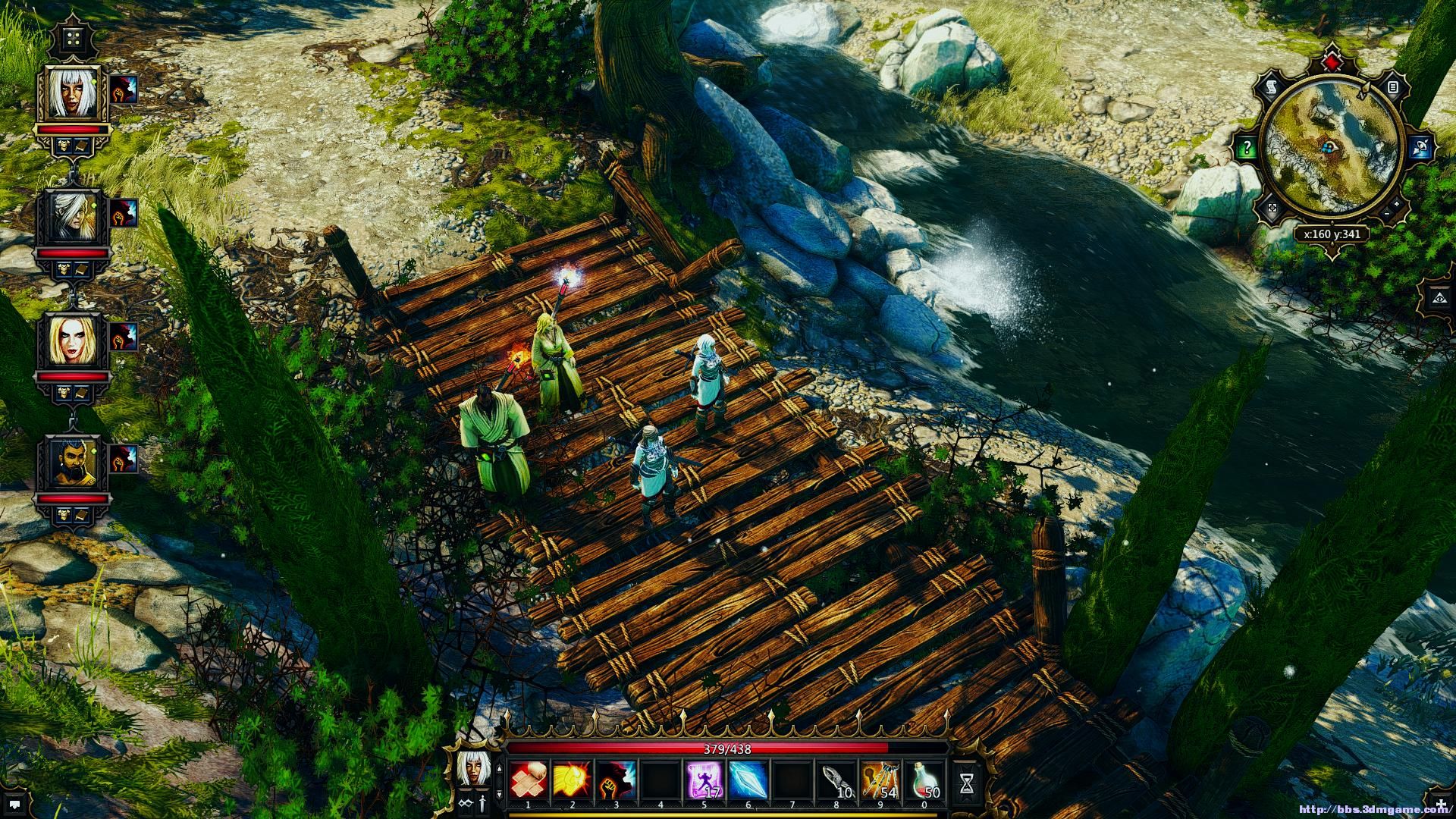Drink the red healing potion
The width and height of the screenshot is (1456, 819).
[924, 780]
